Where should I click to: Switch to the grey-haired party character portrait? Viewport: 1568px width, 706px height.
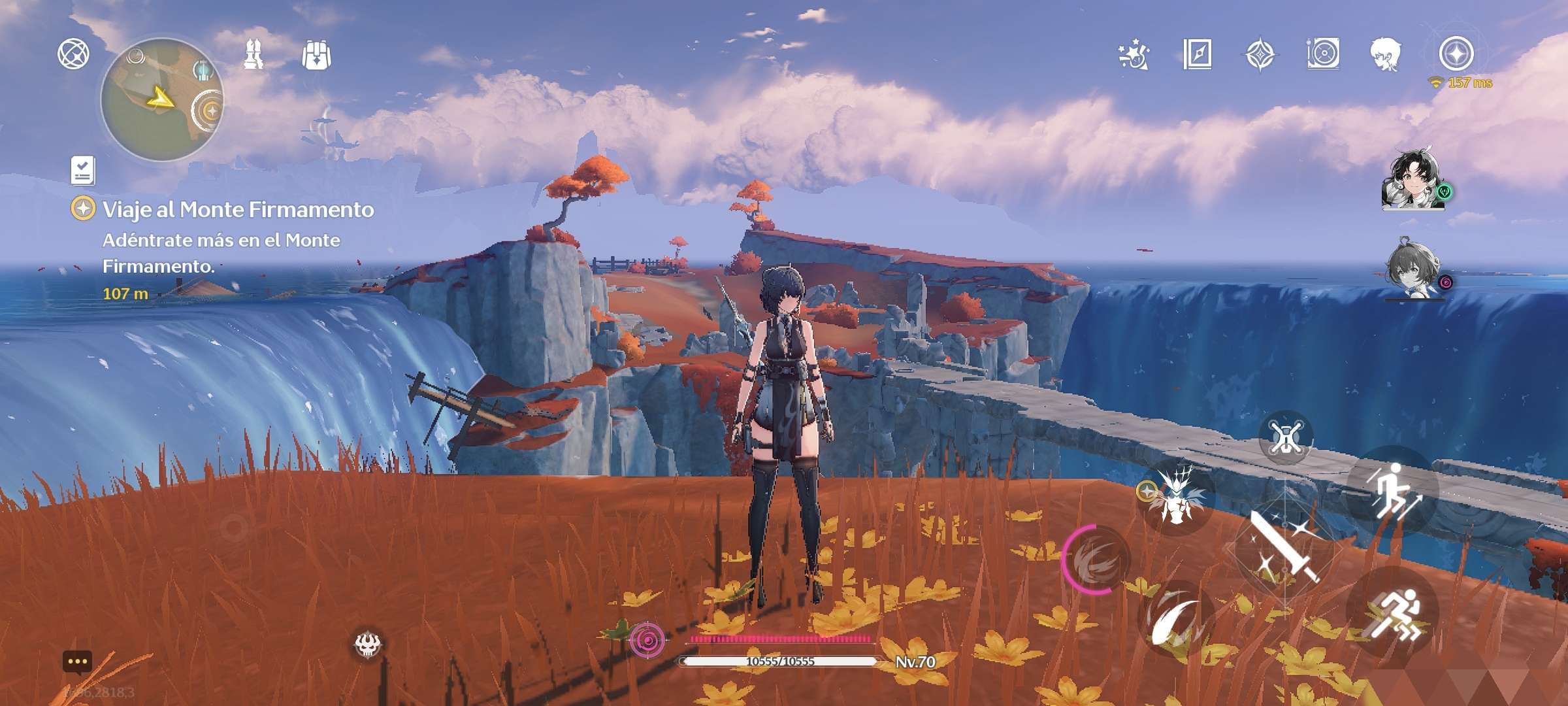[x=1413, y=269]
